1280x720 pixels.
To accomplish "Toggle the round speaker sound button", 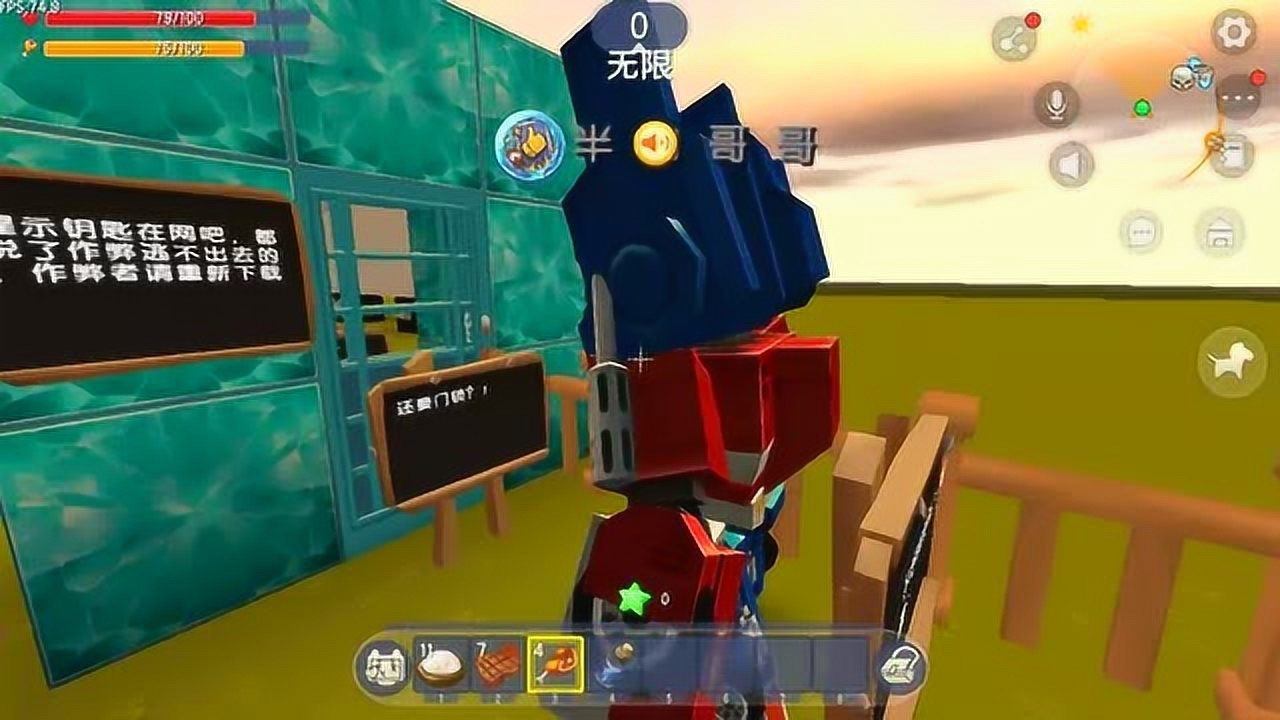I will (1071, 164).
